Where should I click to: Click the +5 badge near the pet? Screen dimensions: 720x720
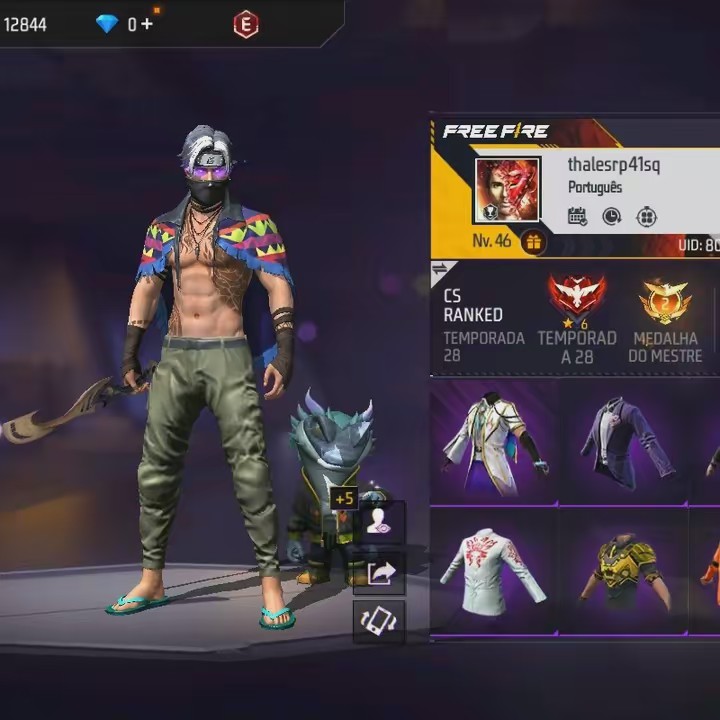click(x=345, y=498)
